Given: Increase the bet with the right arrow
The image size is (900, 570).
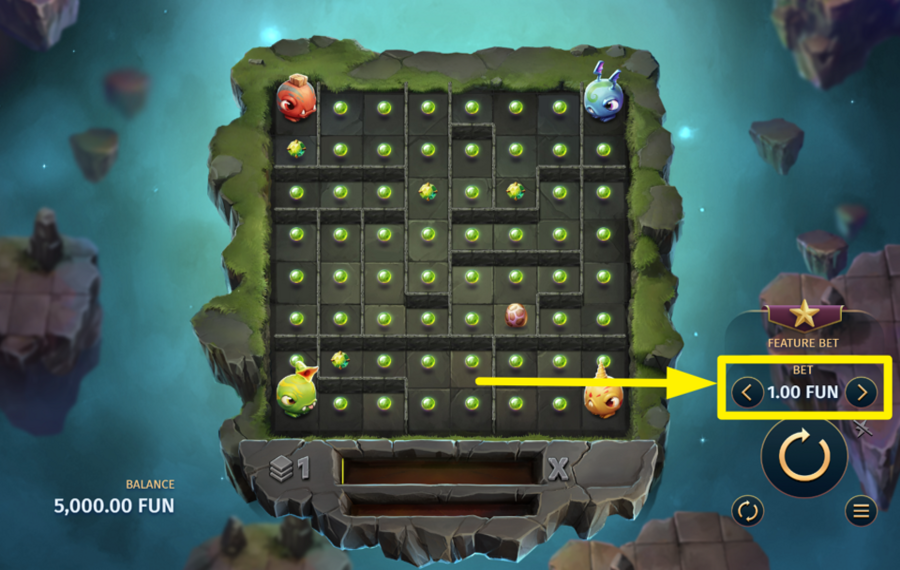Looking at the screenshot, I should click(x=860, y=392).
